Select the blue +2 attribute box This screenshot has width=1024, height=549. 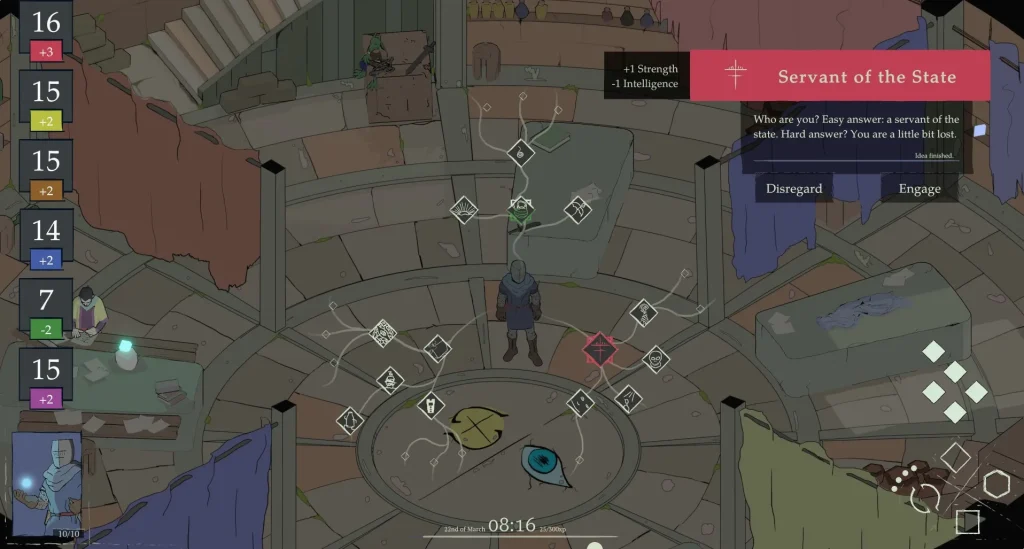(46, 259)
